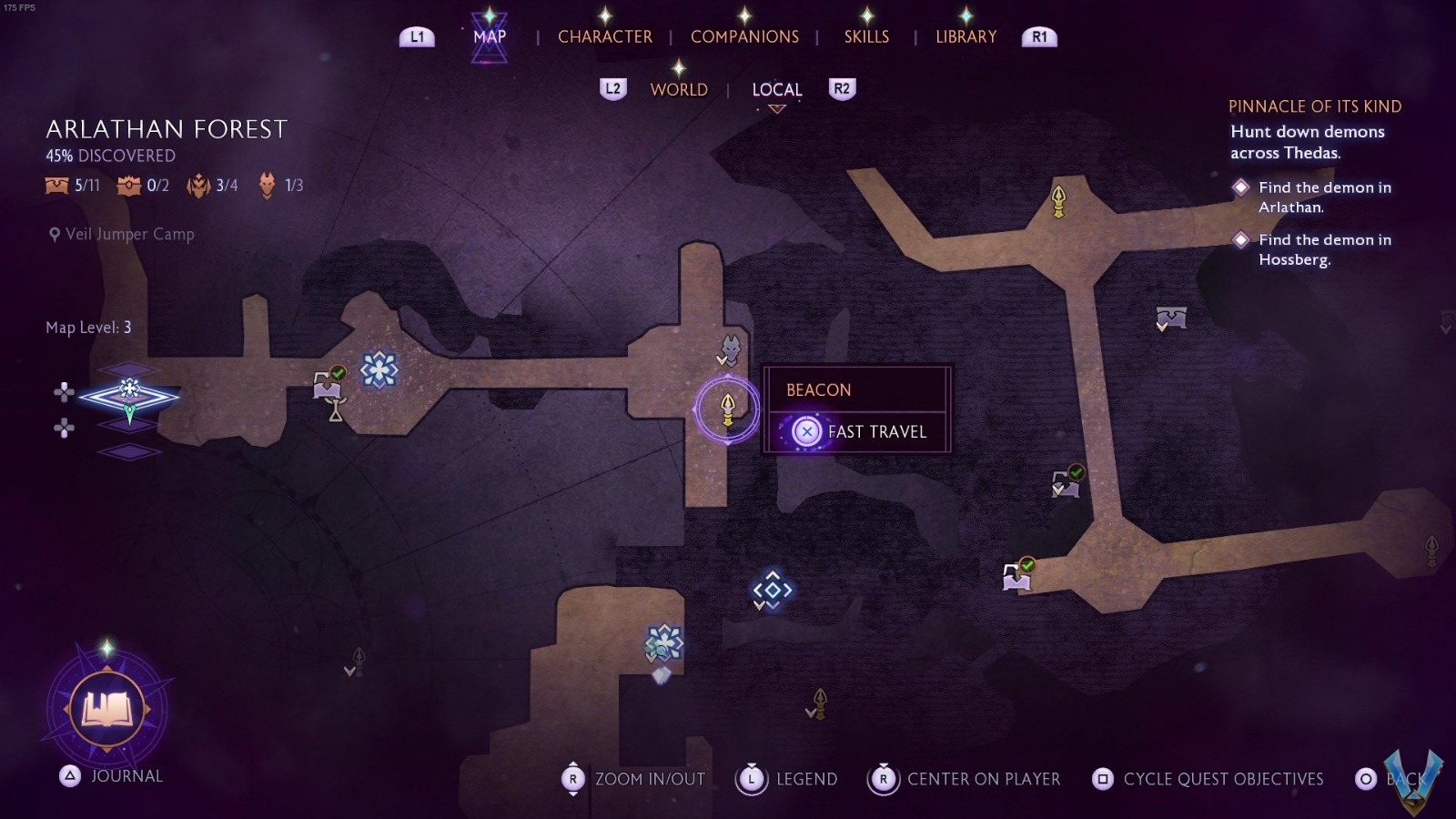
Task: Click the wolf statue marker on the map
Action: (x=731, y=349)
